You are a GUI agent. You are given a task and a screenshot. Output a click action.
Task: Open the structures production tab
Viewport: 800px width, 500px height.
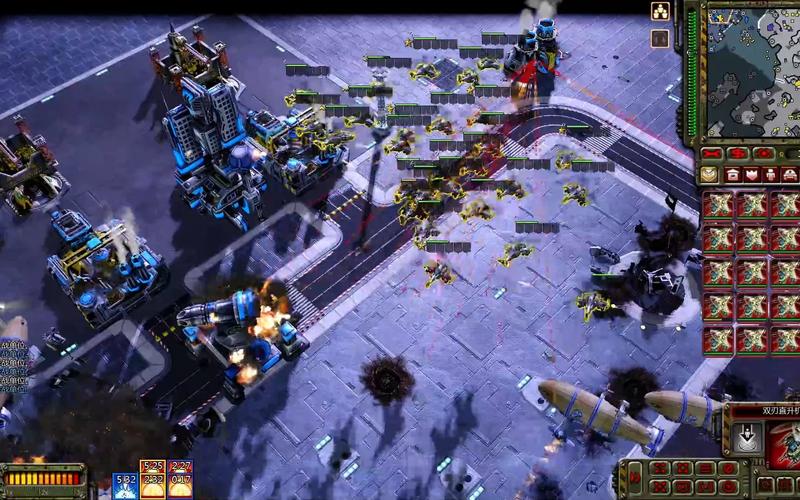point(731,175)
